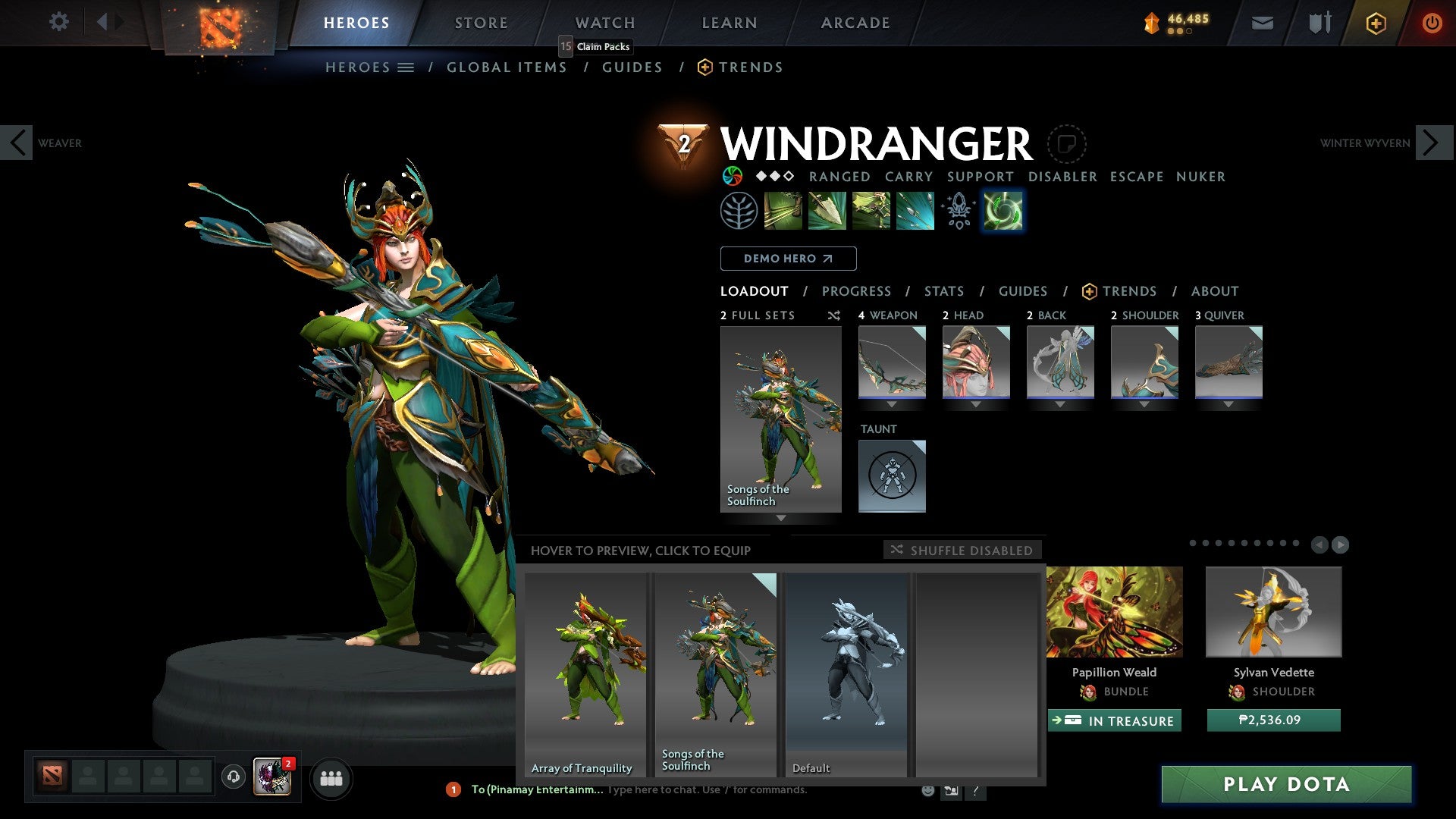The image size is (1456, 819).
Task: Expand the Weapon item slot dropdown arrow
Action: point(893,404)
